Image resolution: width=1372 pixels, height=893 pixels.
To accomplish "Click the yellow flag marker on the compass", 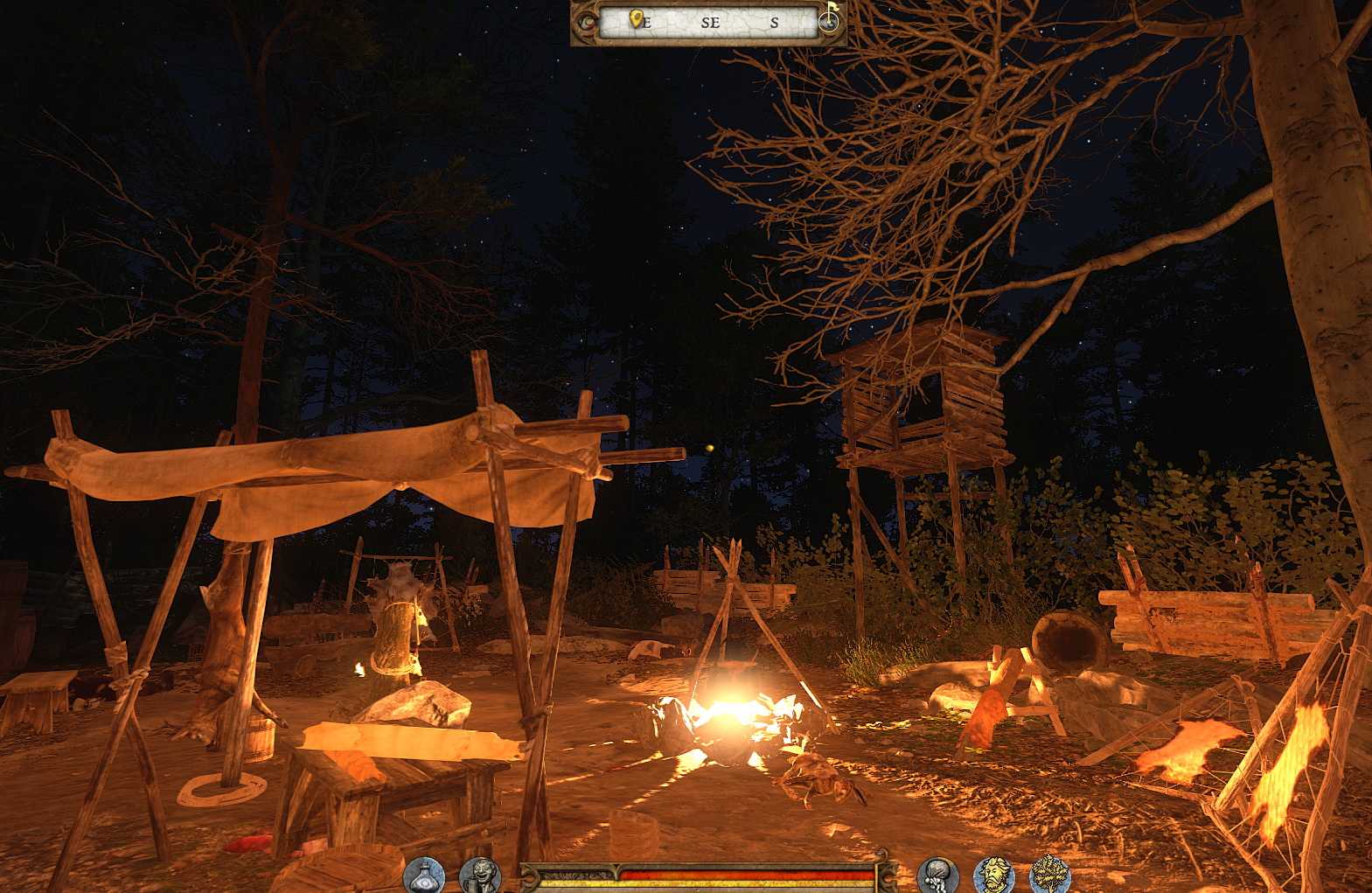I will coord(832,10).
